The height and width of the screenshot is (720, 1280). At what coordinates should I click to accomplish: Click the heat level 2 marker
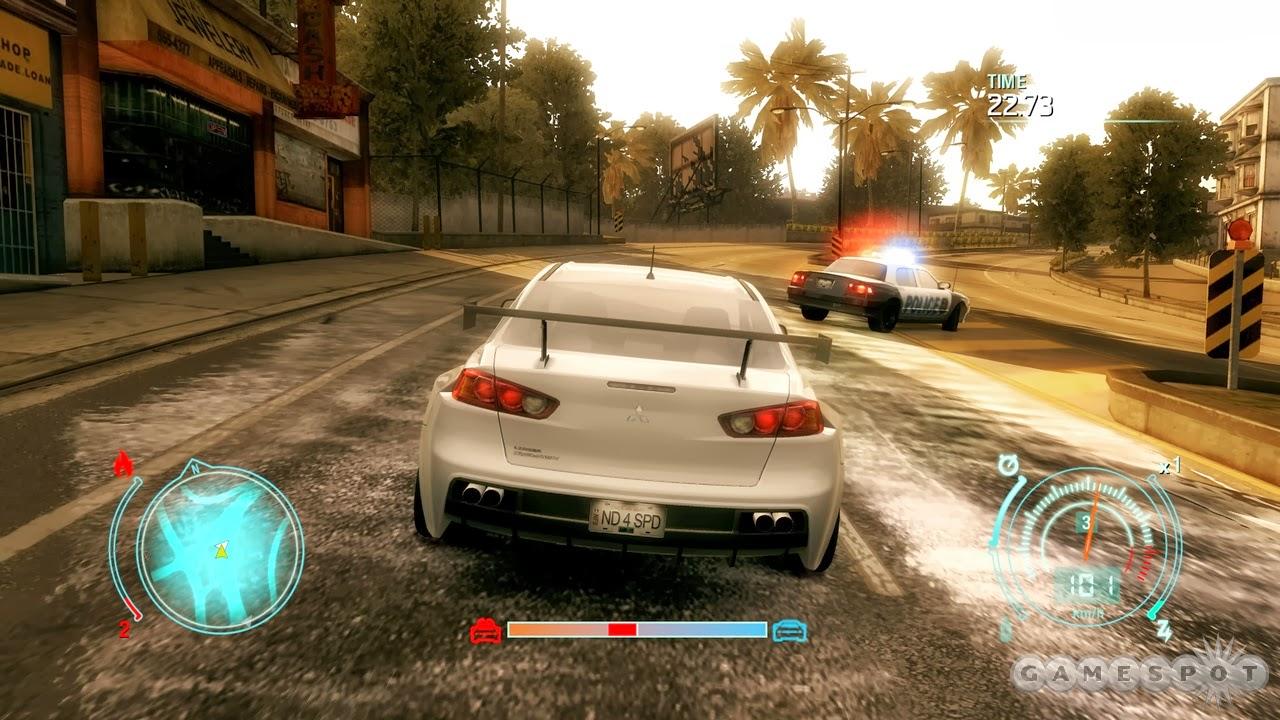click(x=124, y=628)
